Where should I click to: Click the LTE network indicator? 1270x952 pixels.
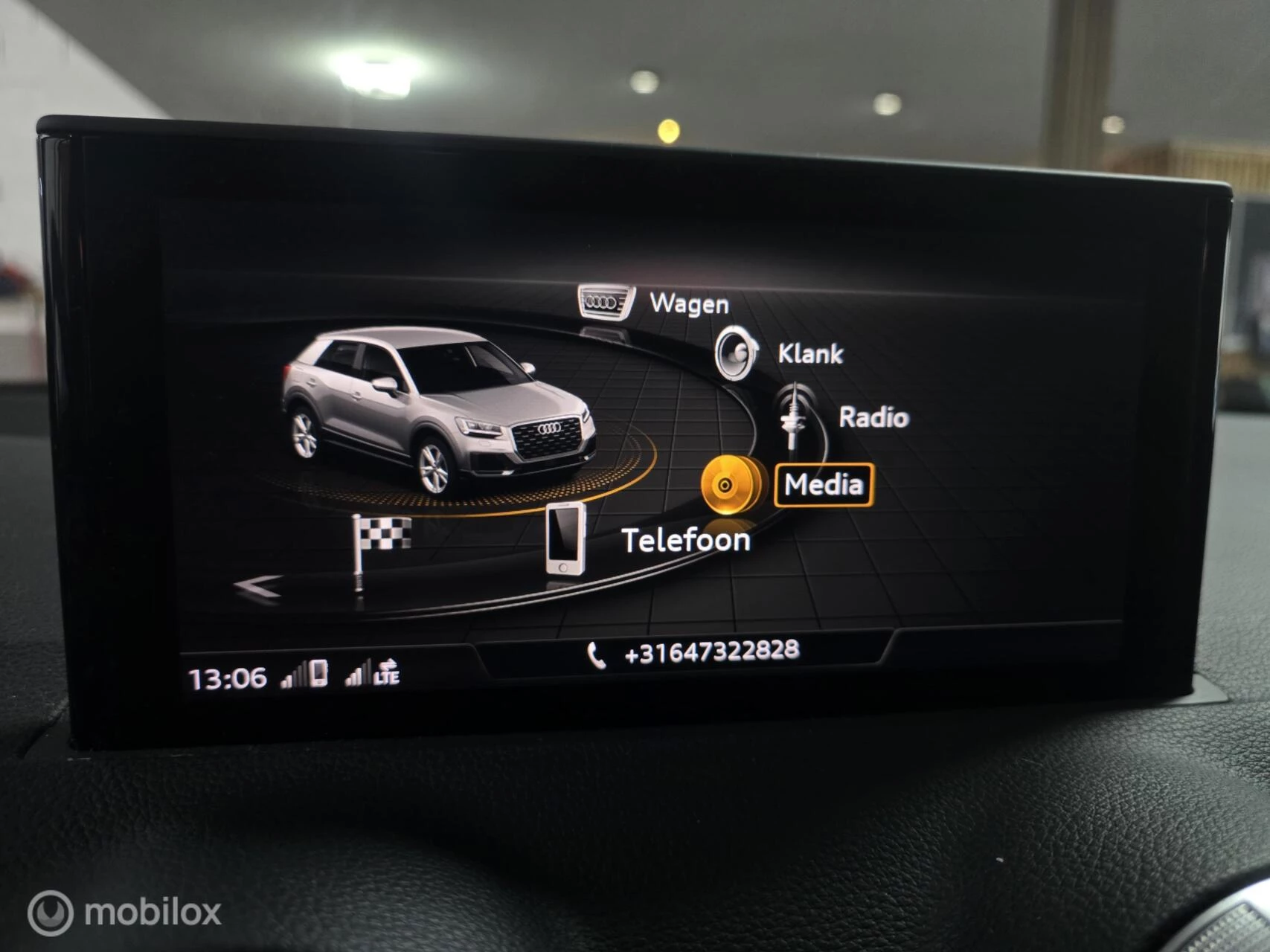382,674
